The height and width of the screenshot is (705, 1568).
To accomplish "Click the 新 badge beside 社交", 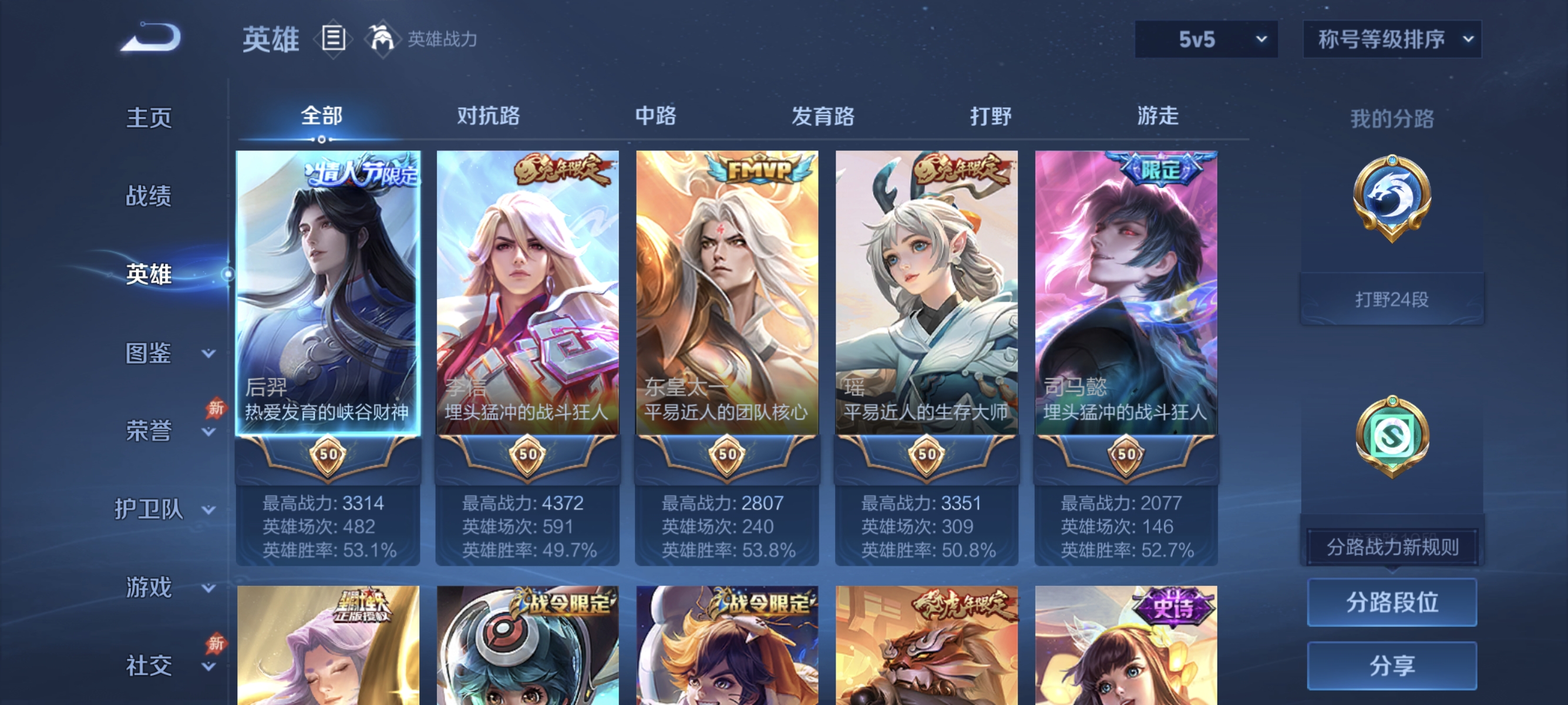I will 216,644.
